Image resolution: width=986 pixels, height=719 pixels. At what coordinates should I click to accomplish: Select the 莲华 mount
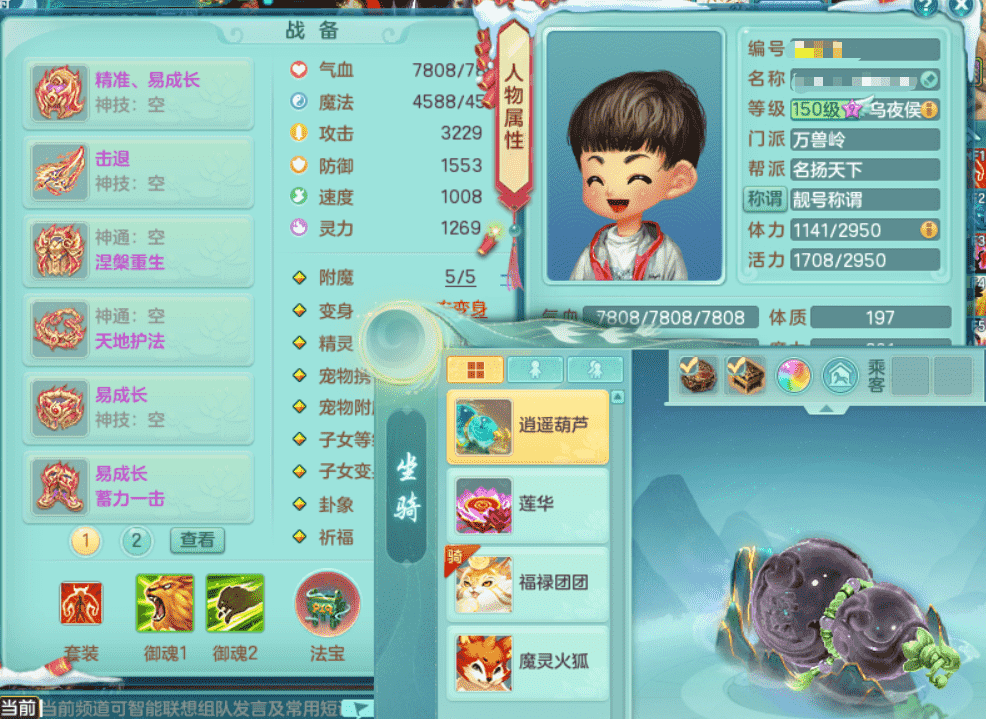(x=528, y=505)
